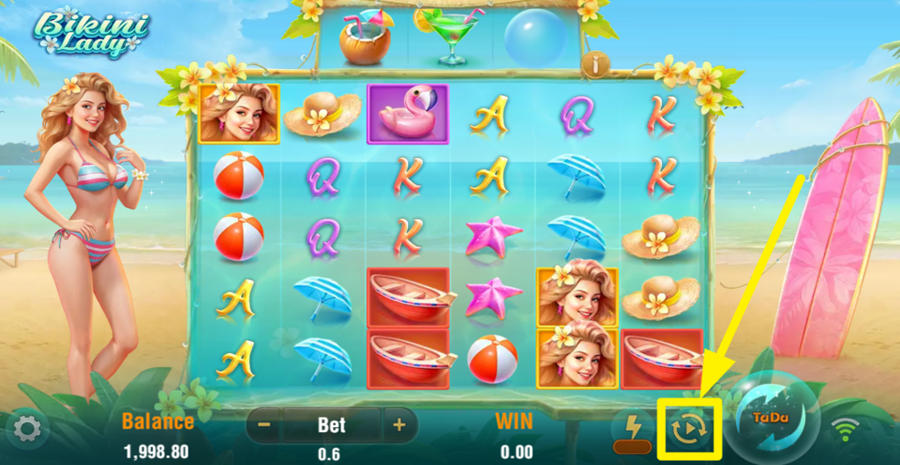Open the gear settings menu
Screen dimensions: 900x465
click(26, 430)
